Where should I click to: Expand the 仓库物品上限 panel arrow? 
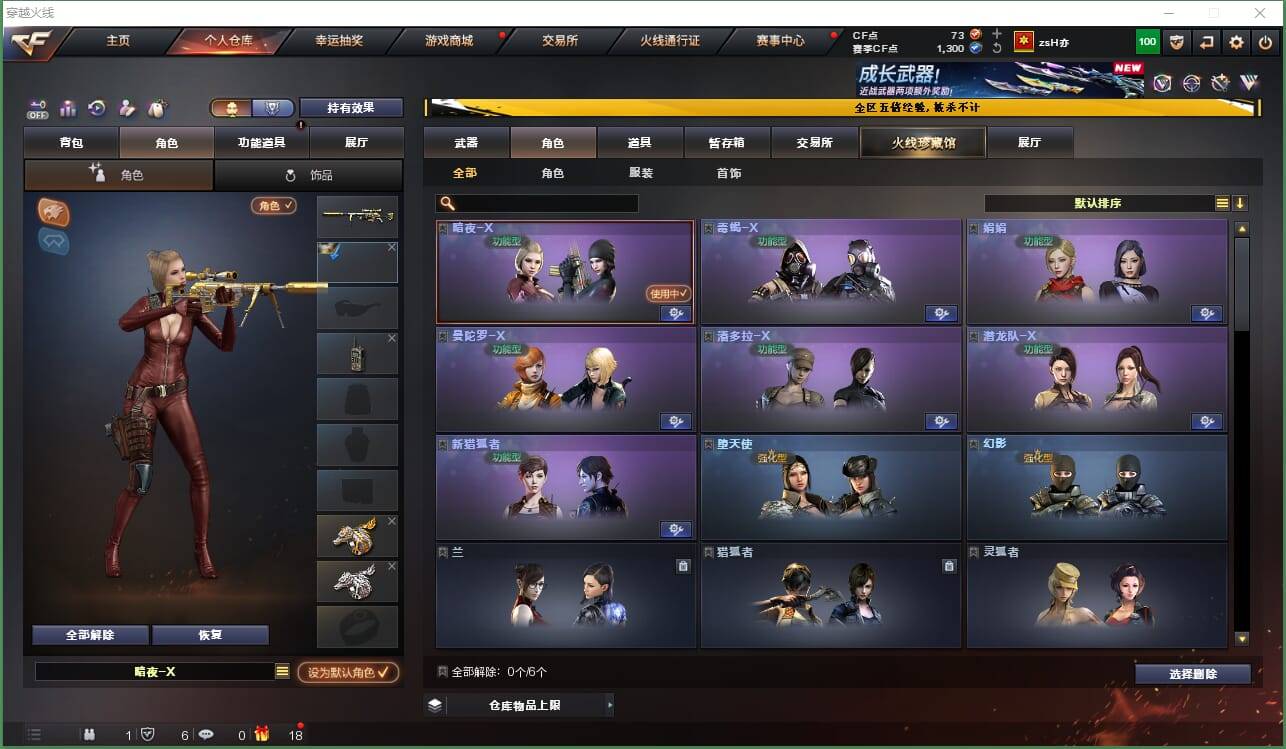(x=610, y=705)
